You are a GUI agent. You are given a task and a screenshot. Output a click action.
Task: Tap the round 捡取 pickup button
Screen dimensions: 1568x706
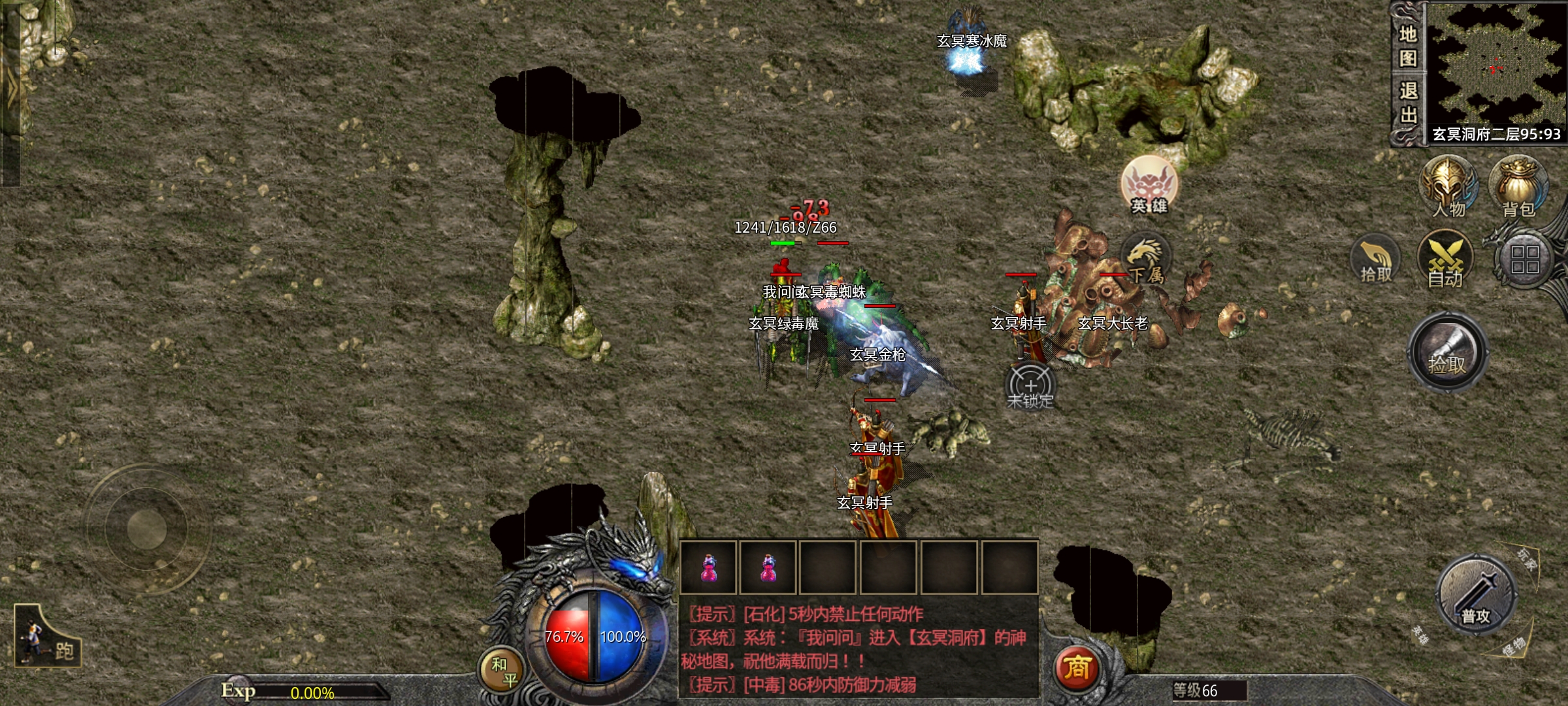1447,353
